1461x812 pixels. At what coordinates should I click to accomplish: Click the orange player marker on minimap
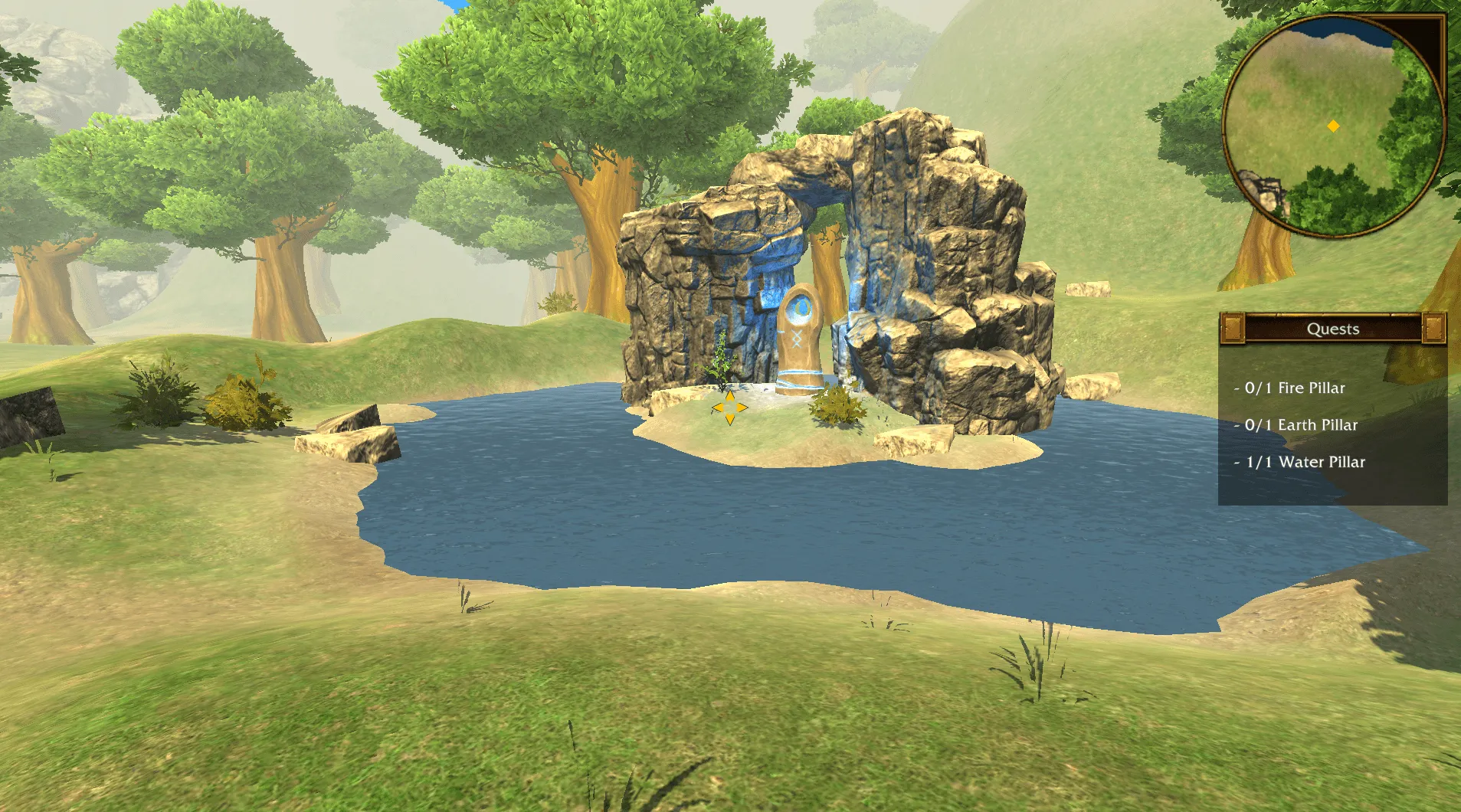click(1333, 126)
